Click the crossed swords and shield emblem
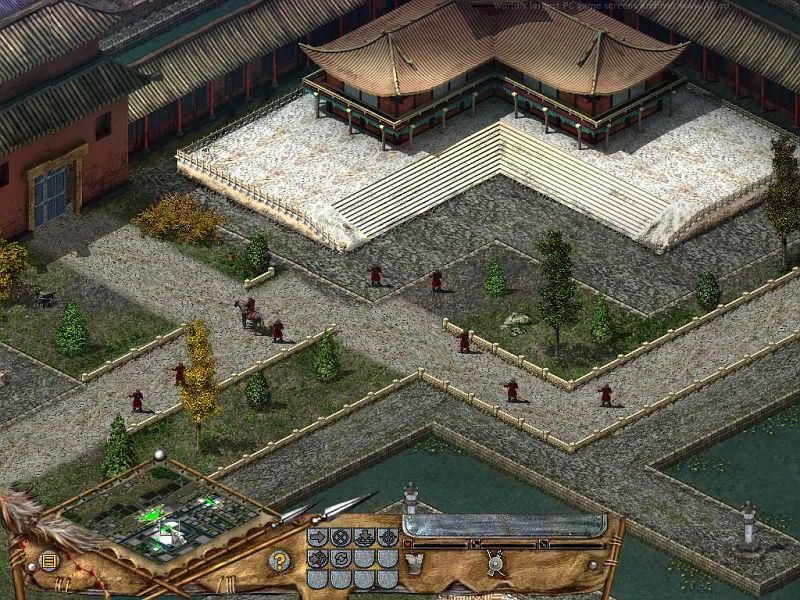Image resolution: width=800 pixels, height=600 pixels. point(494,563)
